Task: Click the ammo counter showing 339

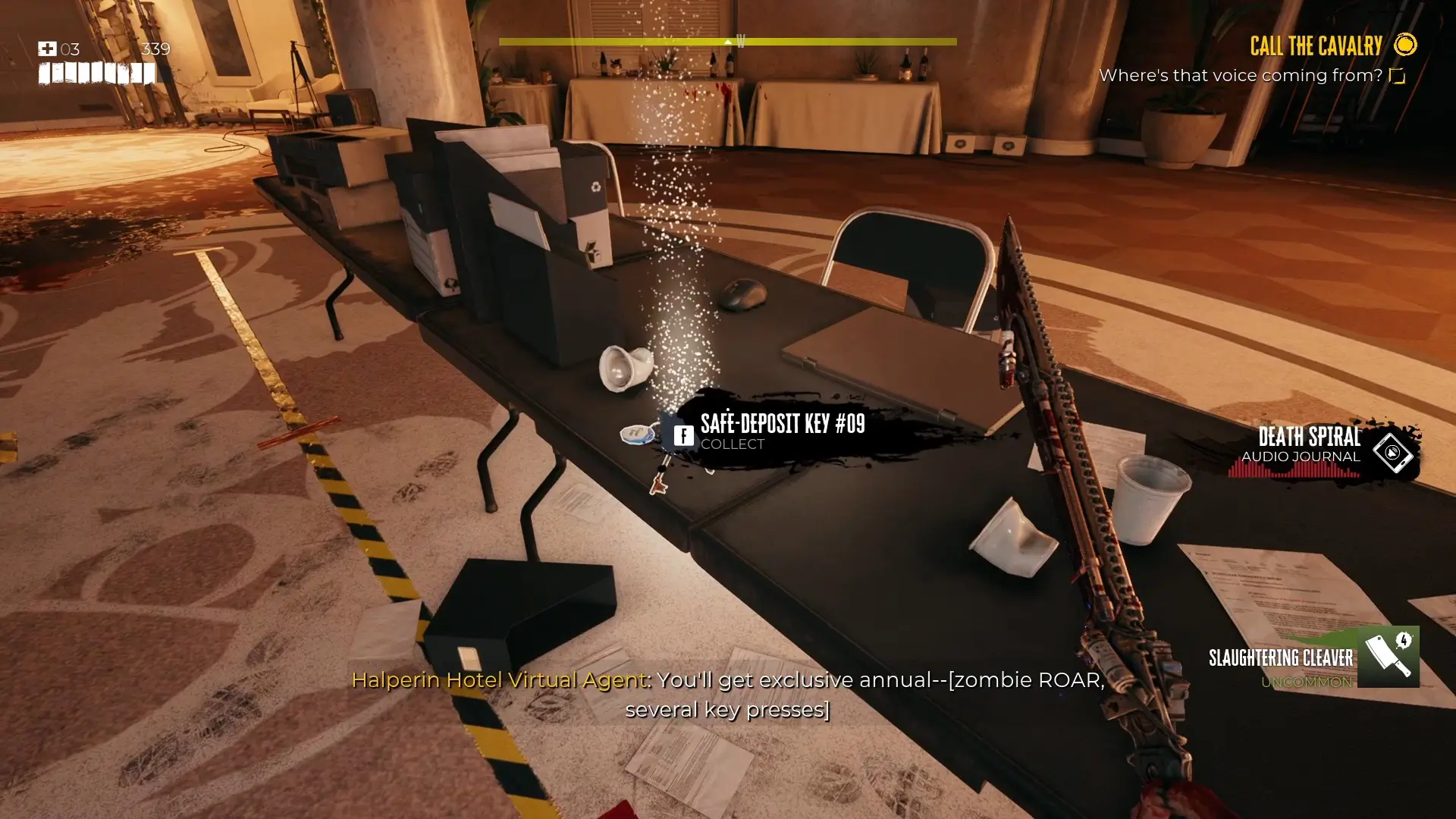Action: pyautogui.click(x=155, y=49)
